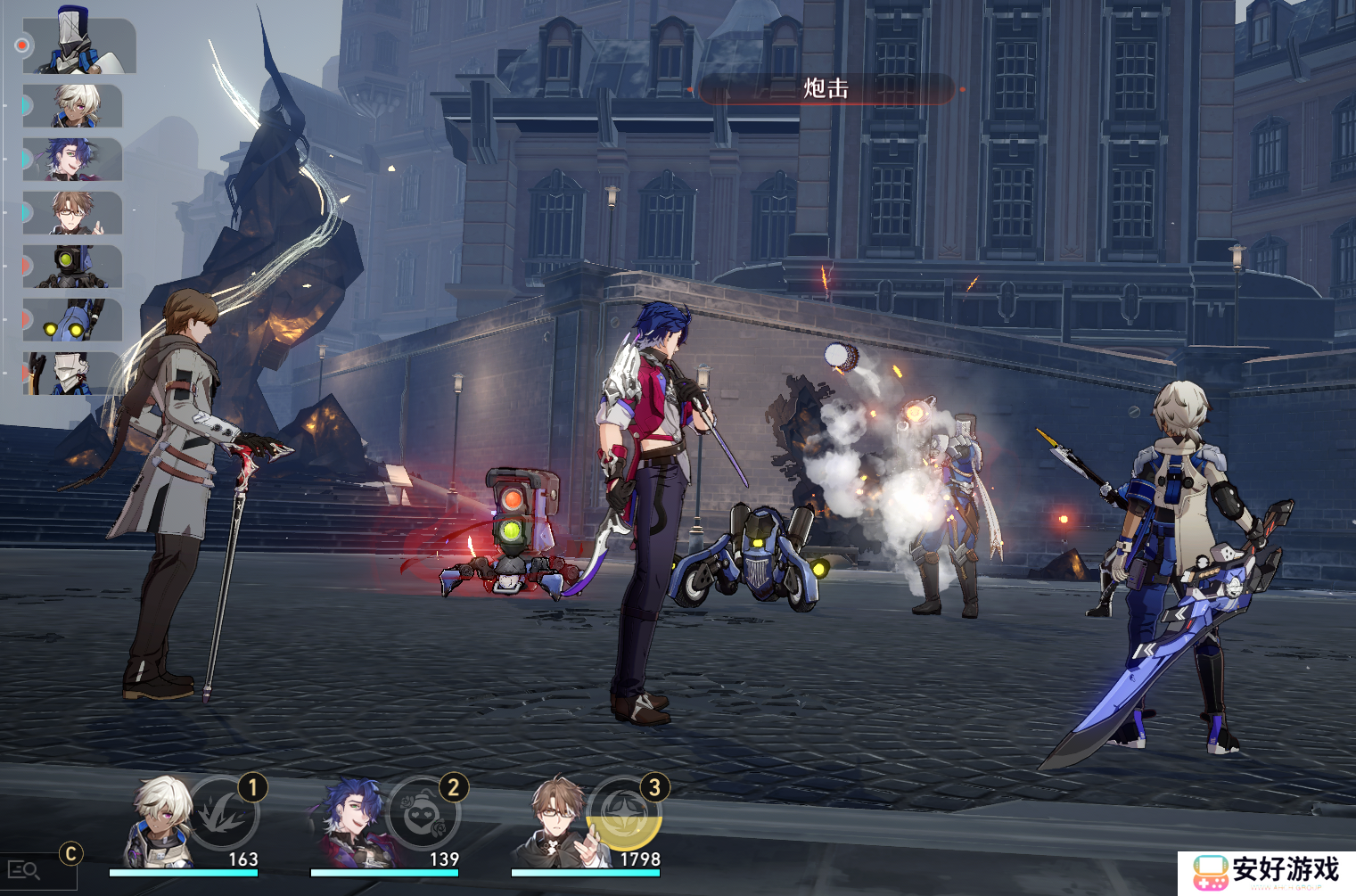The width and height of the screenshot is (1356, 896).
Task: Select Welt's portrait in the party bar
Action: point(555,822)
